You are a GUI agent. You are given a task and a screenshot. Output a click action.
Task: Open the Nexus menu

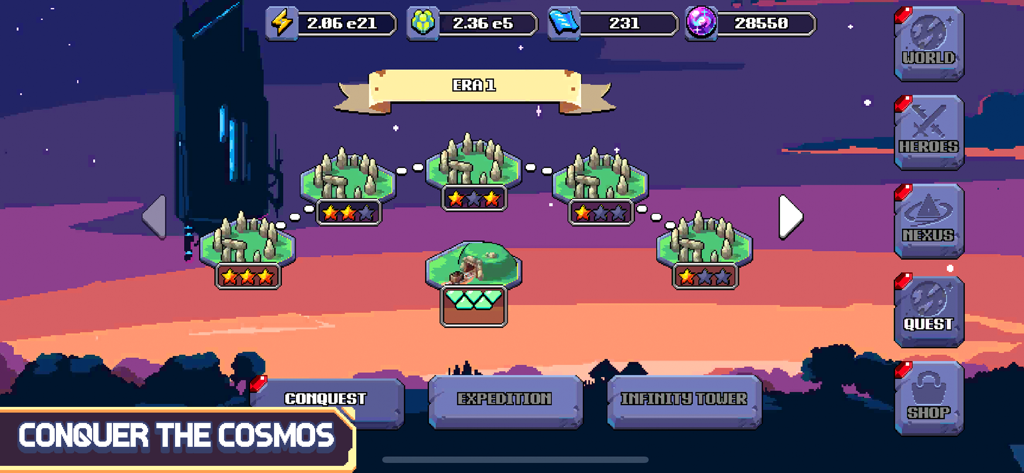[929, 221]
